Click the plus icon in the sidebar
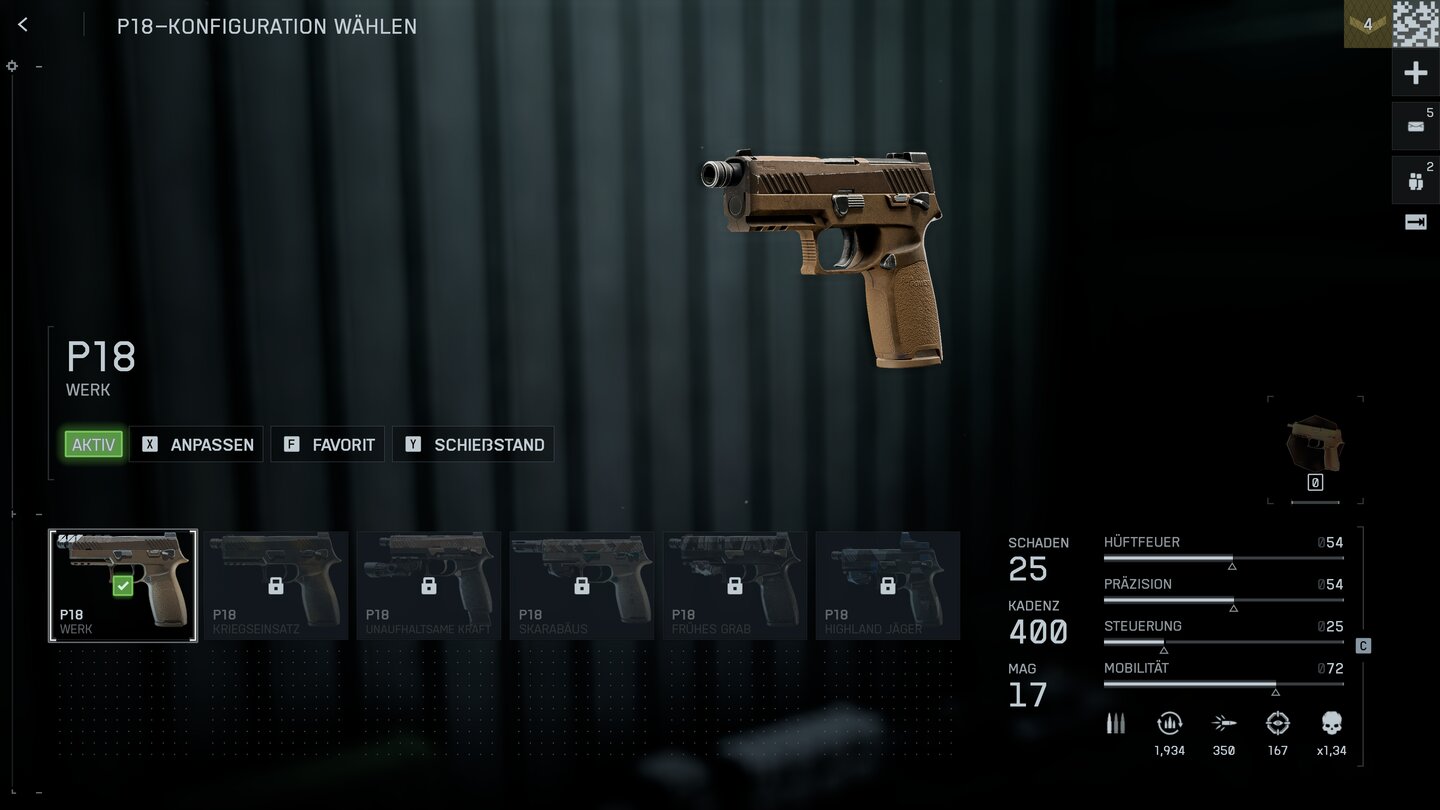Screen dimensions: 1440x810 (x=1415, y=73)
